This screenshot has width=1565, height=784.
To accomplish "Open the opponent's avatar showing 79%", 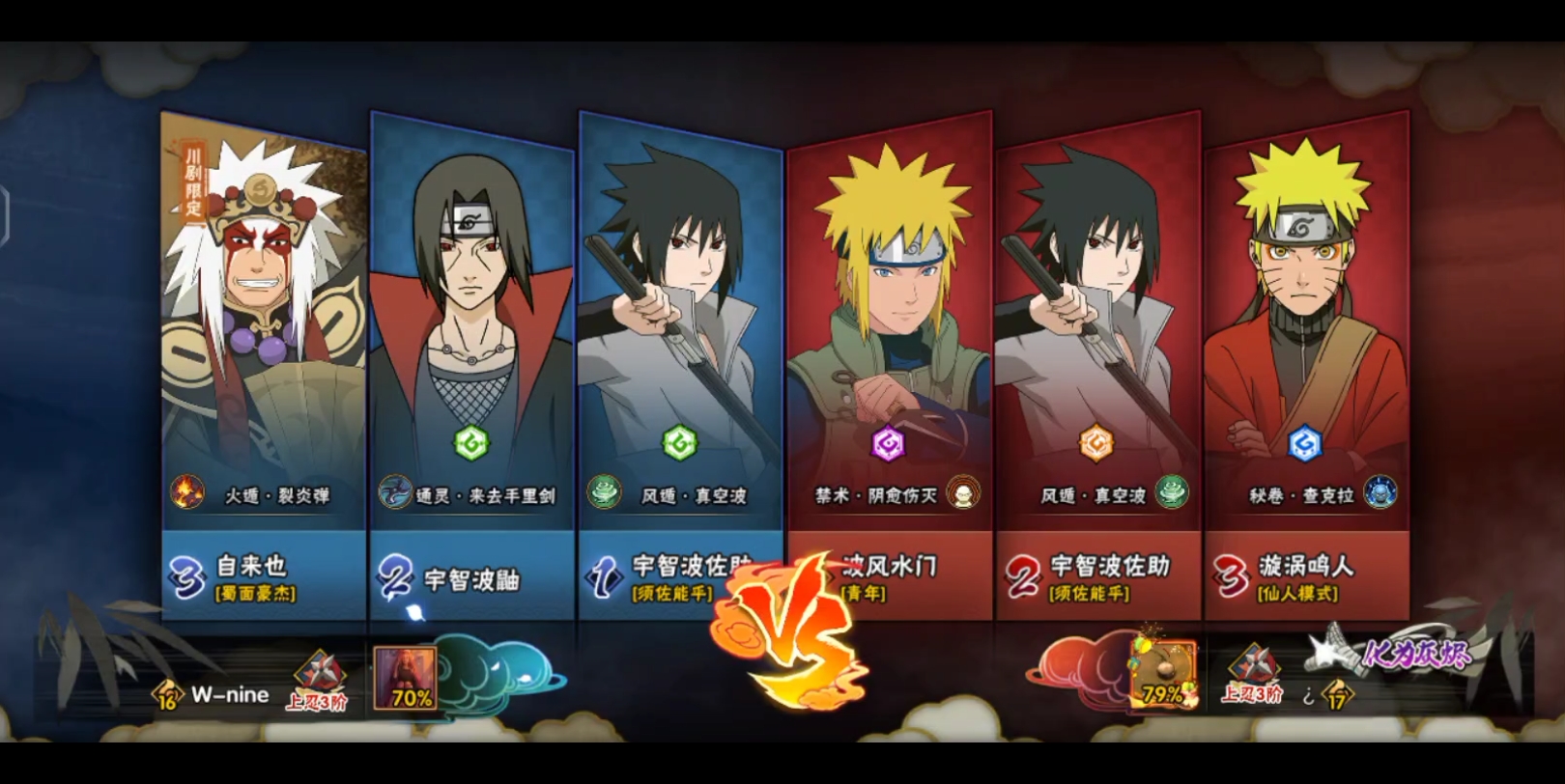I will pyautogui.click(x=1162, y=674).
